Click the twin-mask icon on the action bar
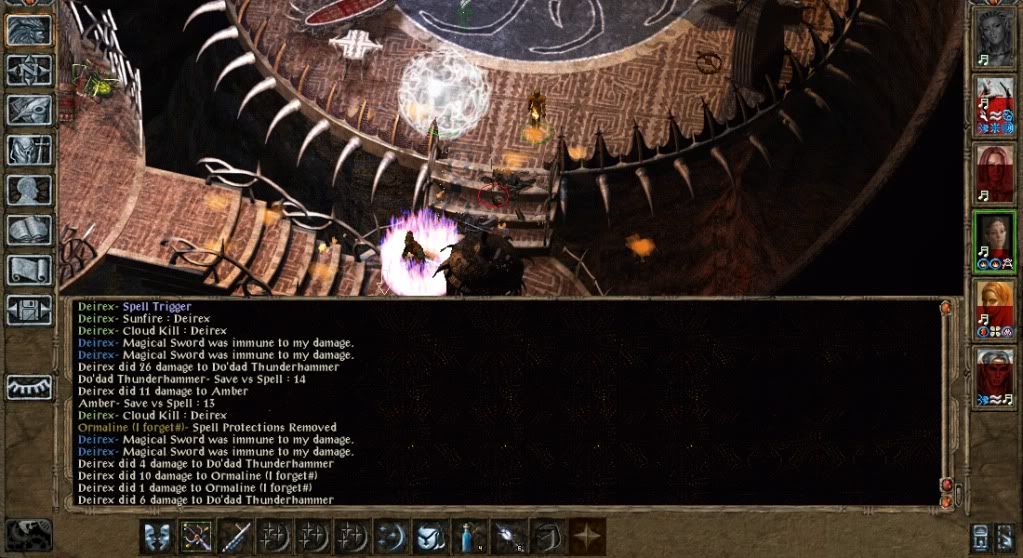Image resolution: width=1023 pixels, height=558 pixels. tap(157, 538)
